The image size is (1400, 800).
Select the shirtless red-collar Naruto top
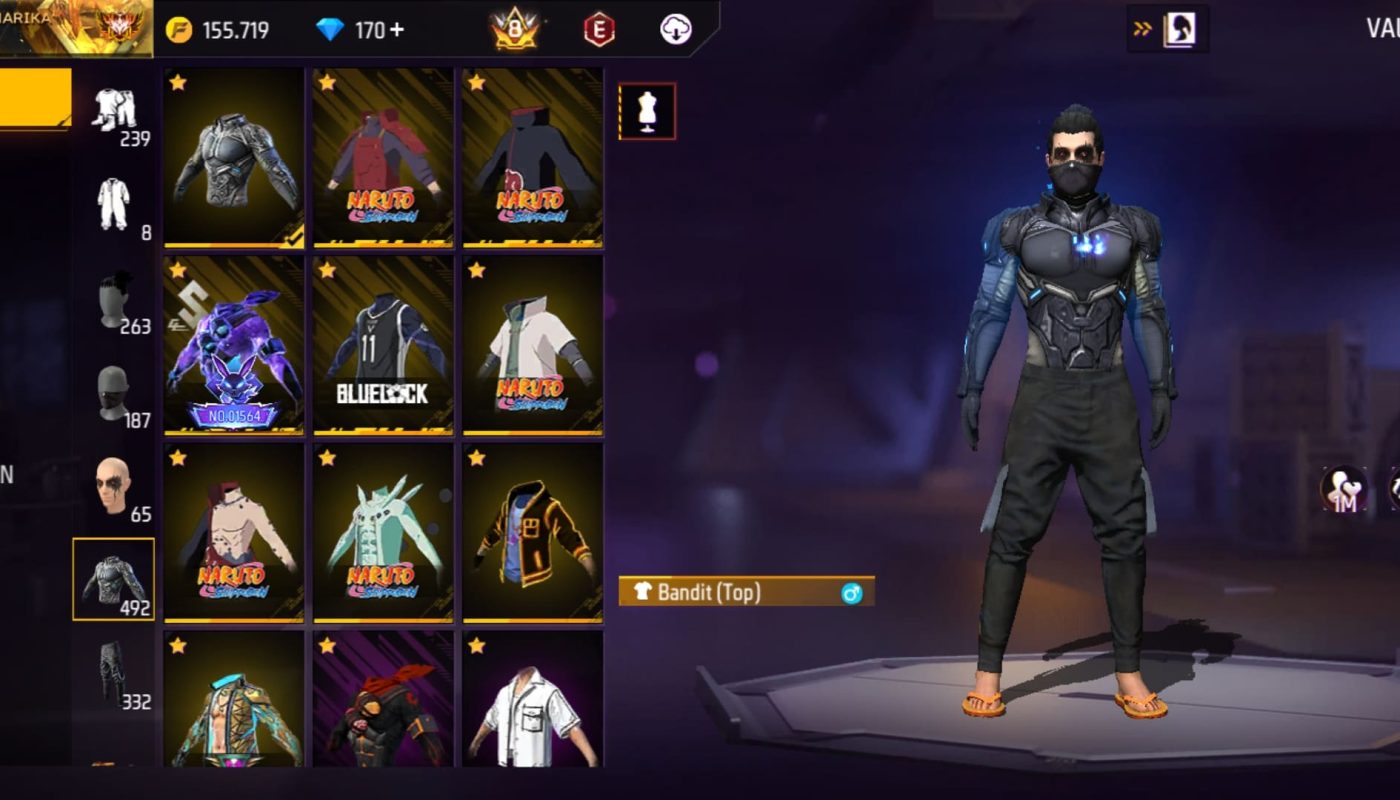[x=234, y=533]
